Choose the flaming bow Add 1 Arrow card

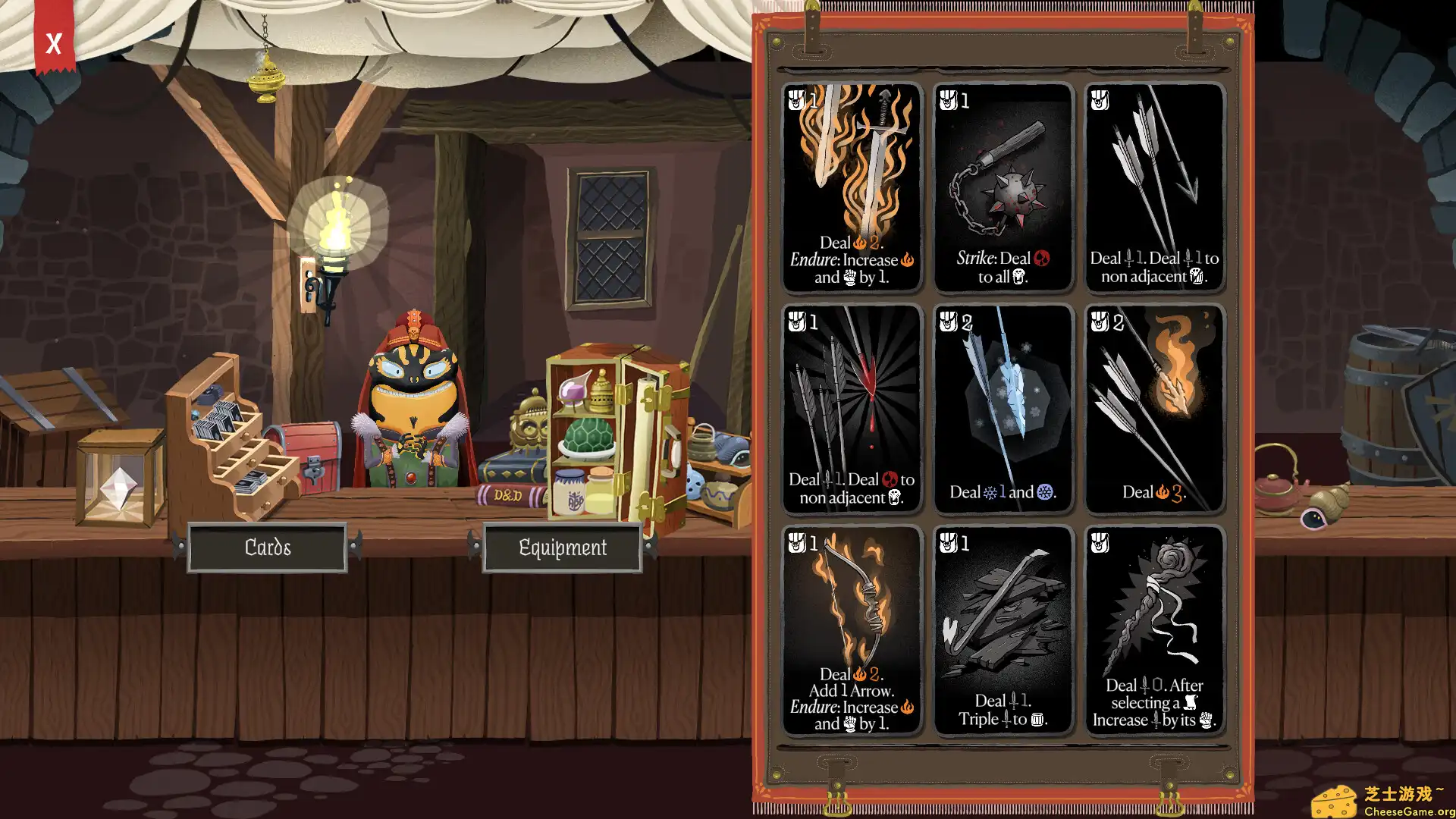coord(851,629)
